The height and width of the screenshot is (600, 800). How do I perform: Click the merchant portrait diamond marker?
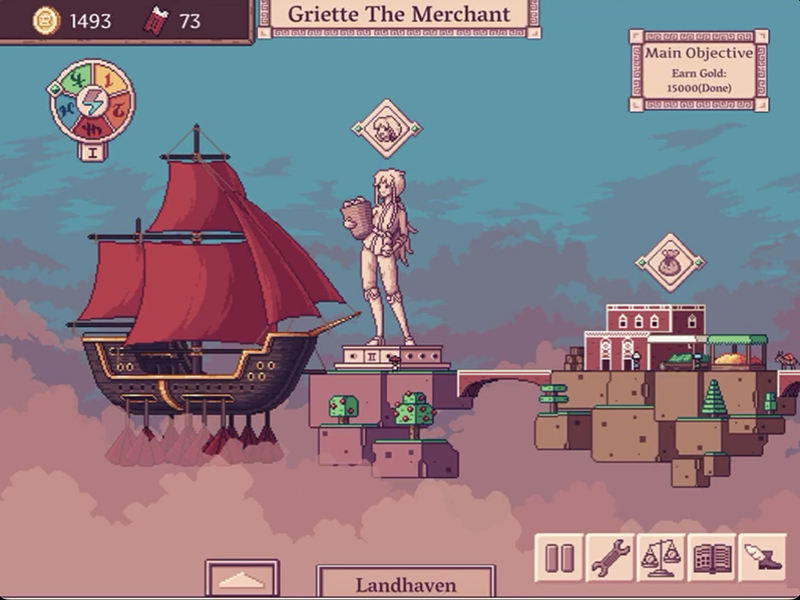387,128
